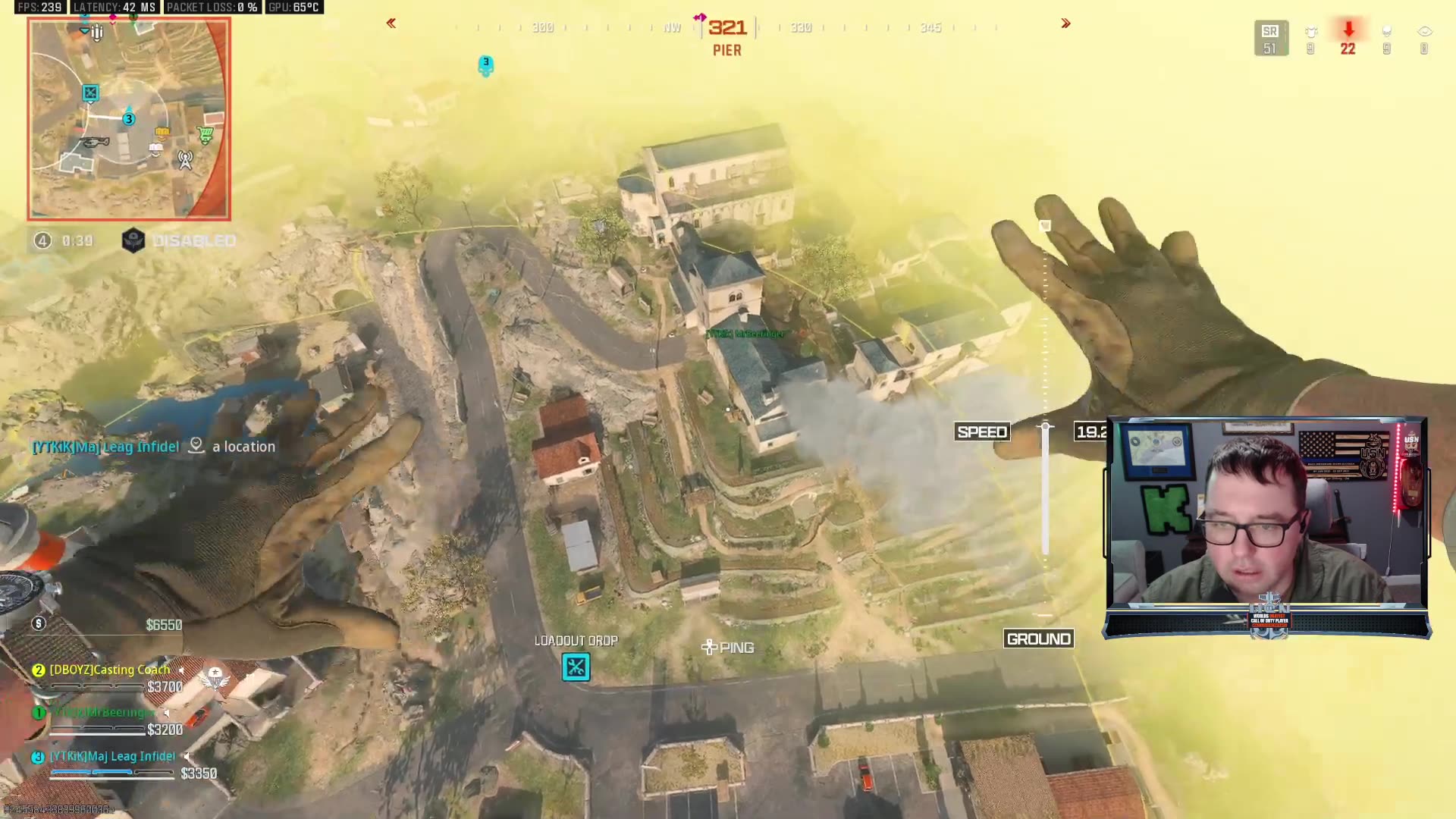This screenshot has height=819, width=1456.
Task: Click the PING crosshair marker icon
Action: pos(711,647)
